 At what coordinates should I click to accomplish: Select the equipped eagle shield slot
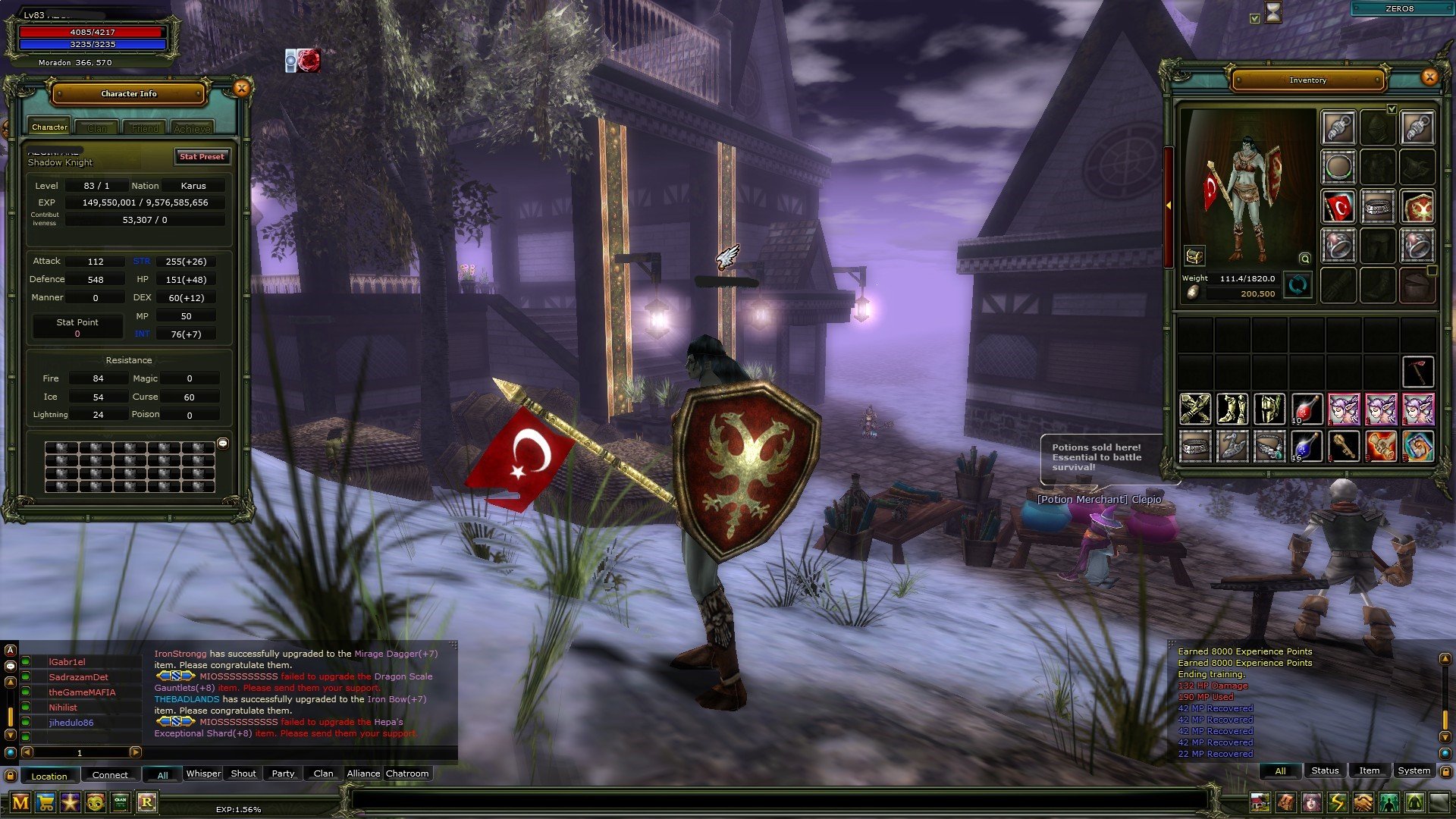(x=1417, y=207)
